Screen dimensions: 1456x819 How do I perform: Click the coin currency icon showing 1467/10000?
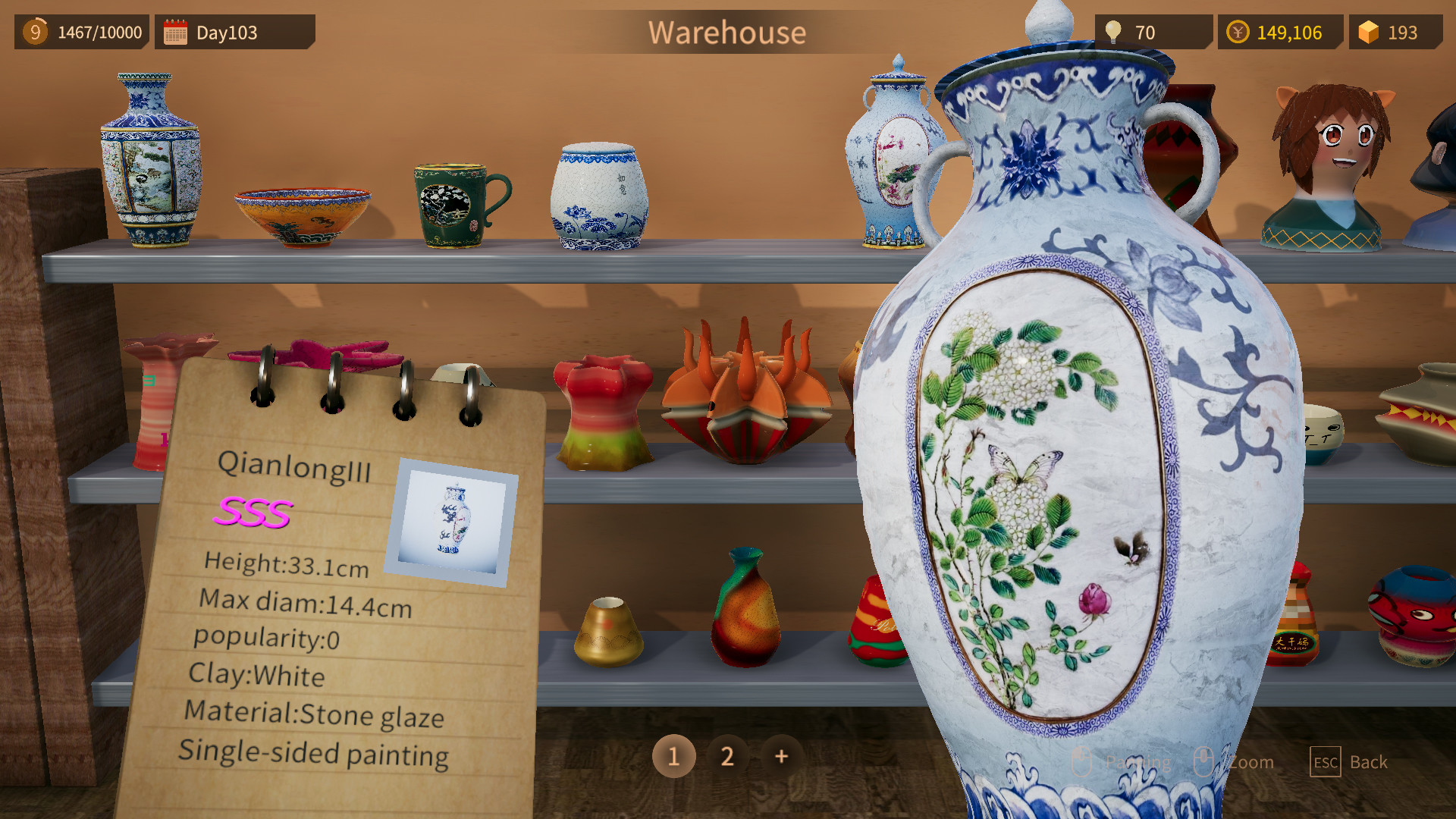click(34, 32)
